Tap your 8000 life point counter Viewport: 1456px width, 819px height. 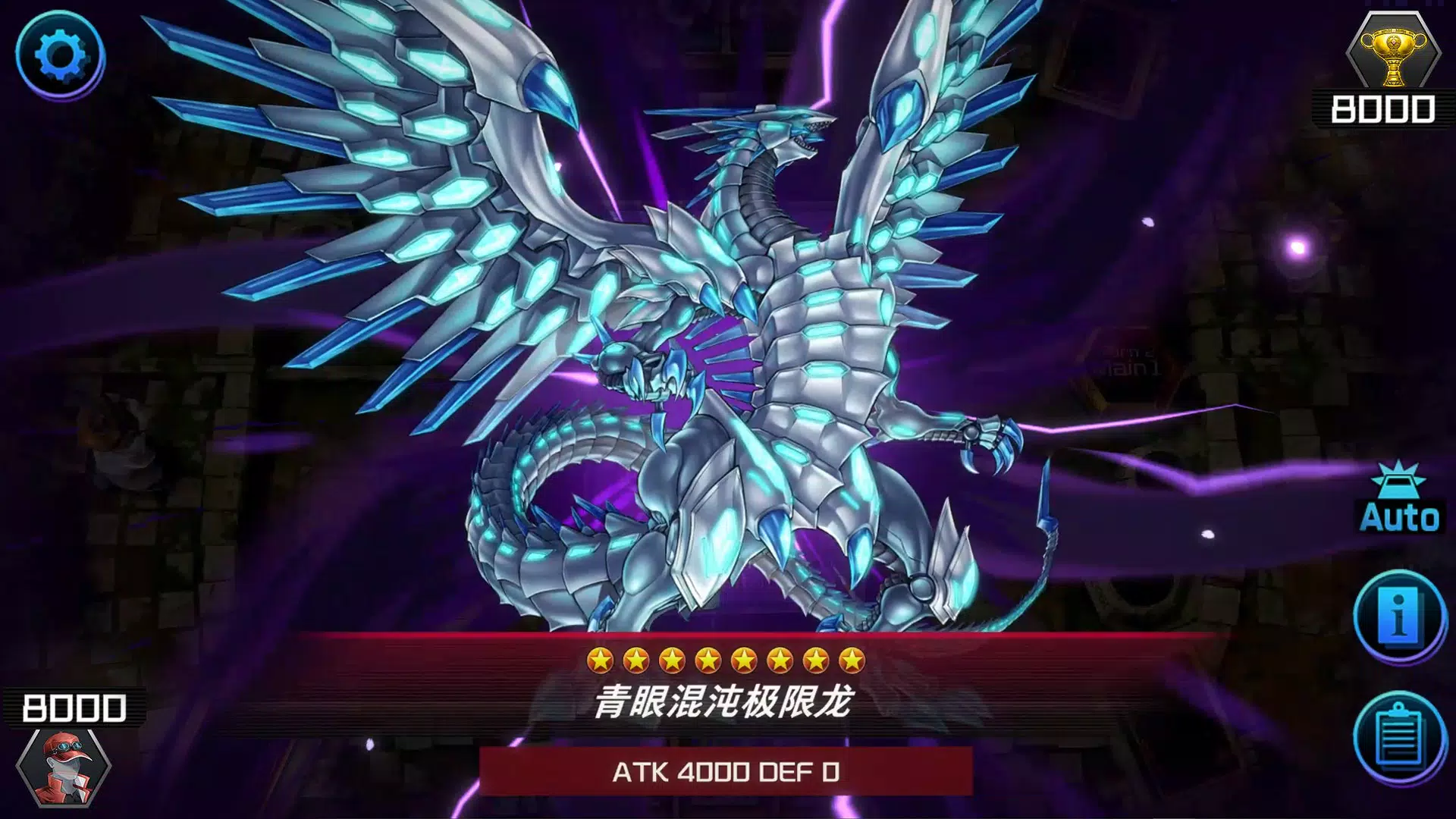pyautogui.click(x=76, y=705)
